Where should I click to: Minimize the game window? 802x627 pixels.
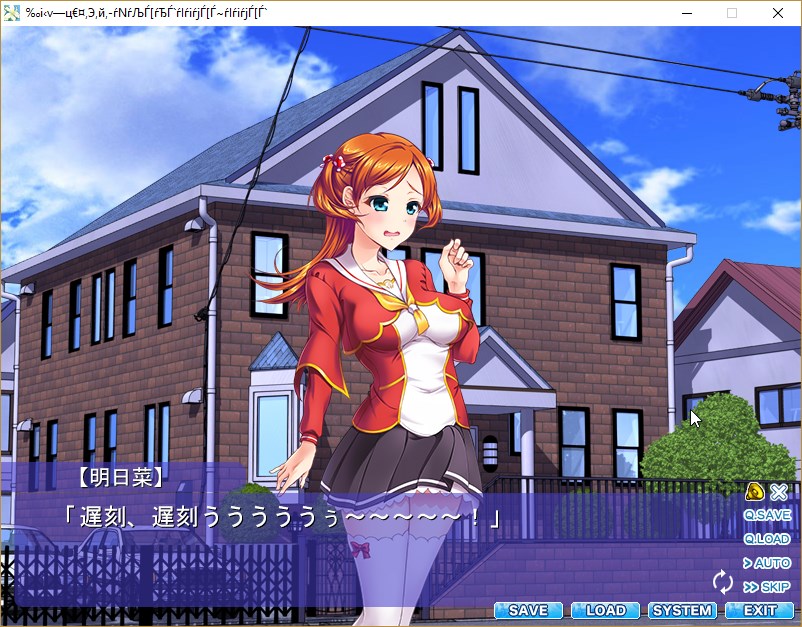686,13
